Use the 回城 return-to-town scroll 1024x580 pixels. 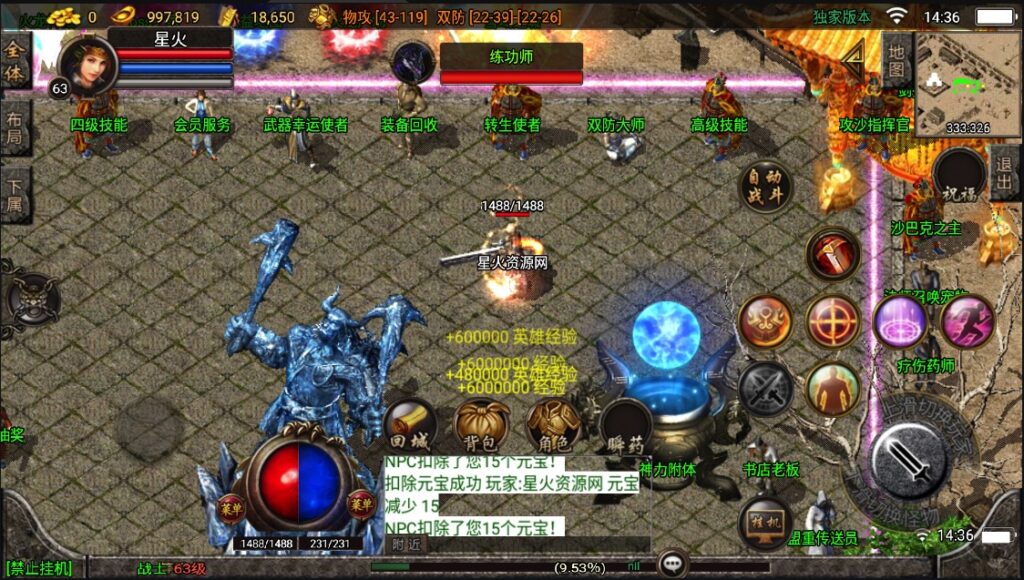409,427
